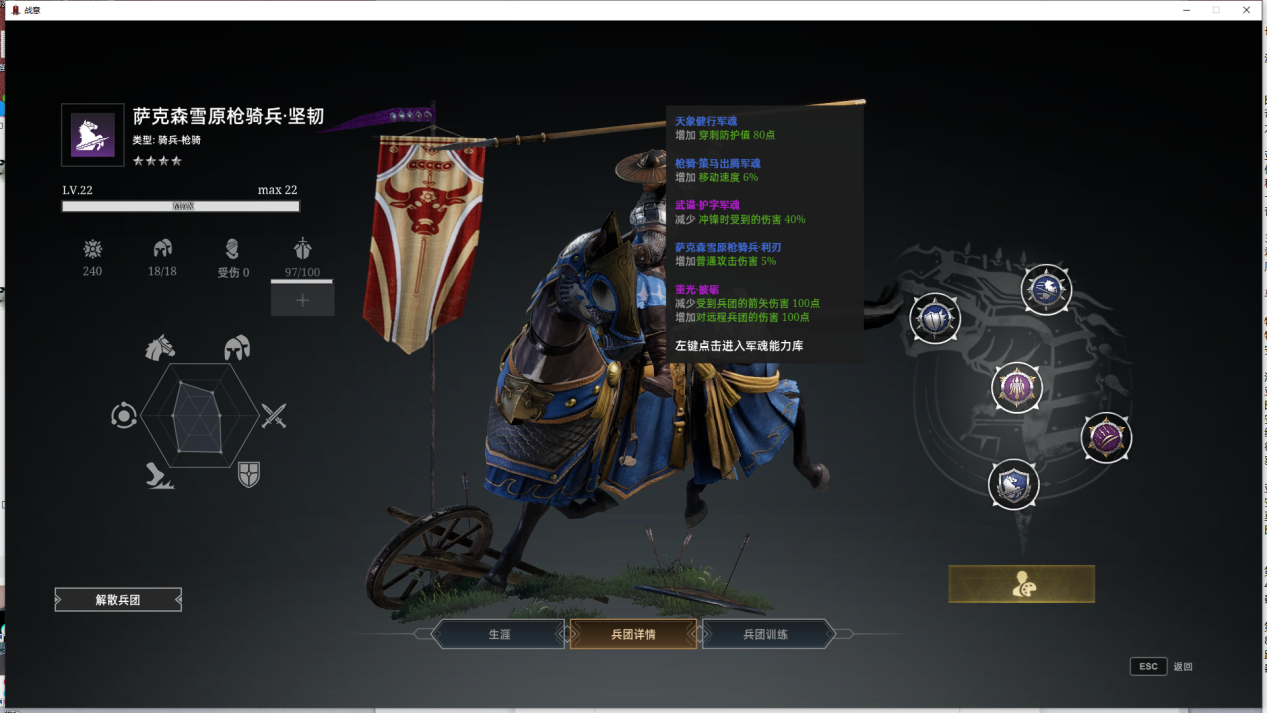Click the plus button under 97/100

(302, 300)
